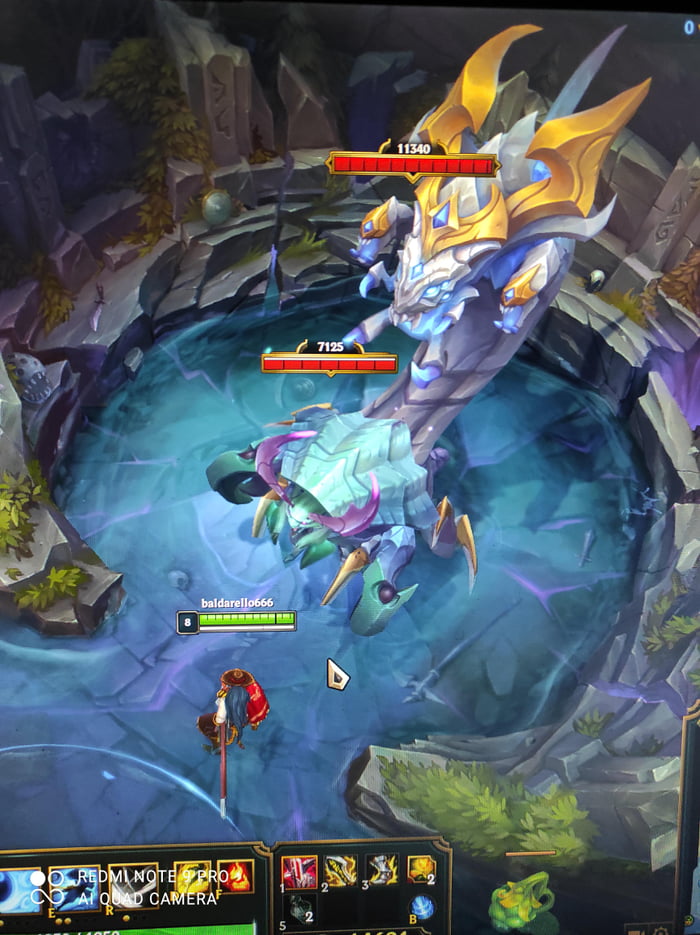The width and height of the screenshot is (700, 935).
Task: Click the golden blade item in slot 2
Action: pos(340,872)
